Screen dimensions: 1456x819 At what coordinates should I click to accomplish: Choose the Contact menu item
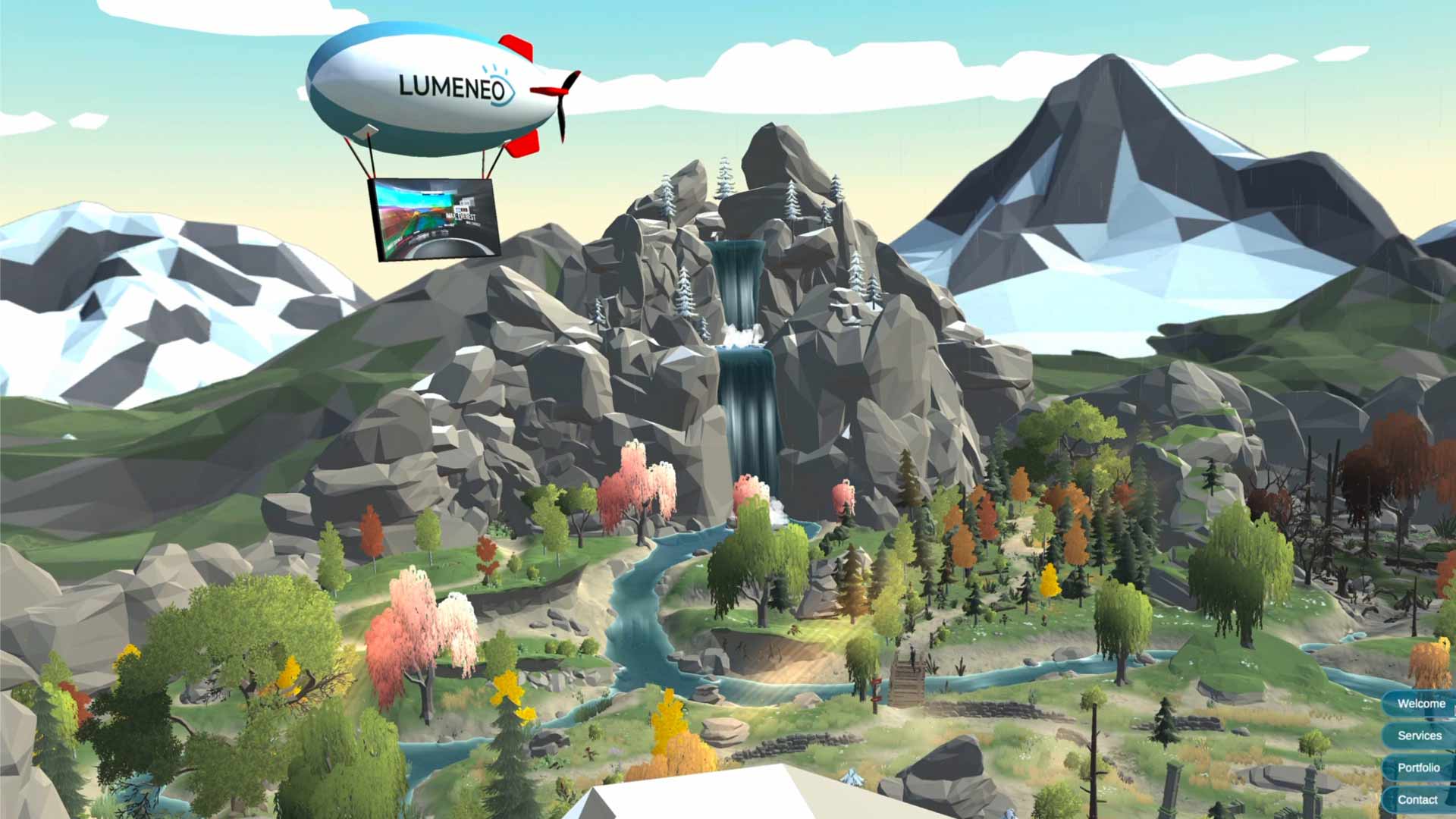click(1417, 799)
